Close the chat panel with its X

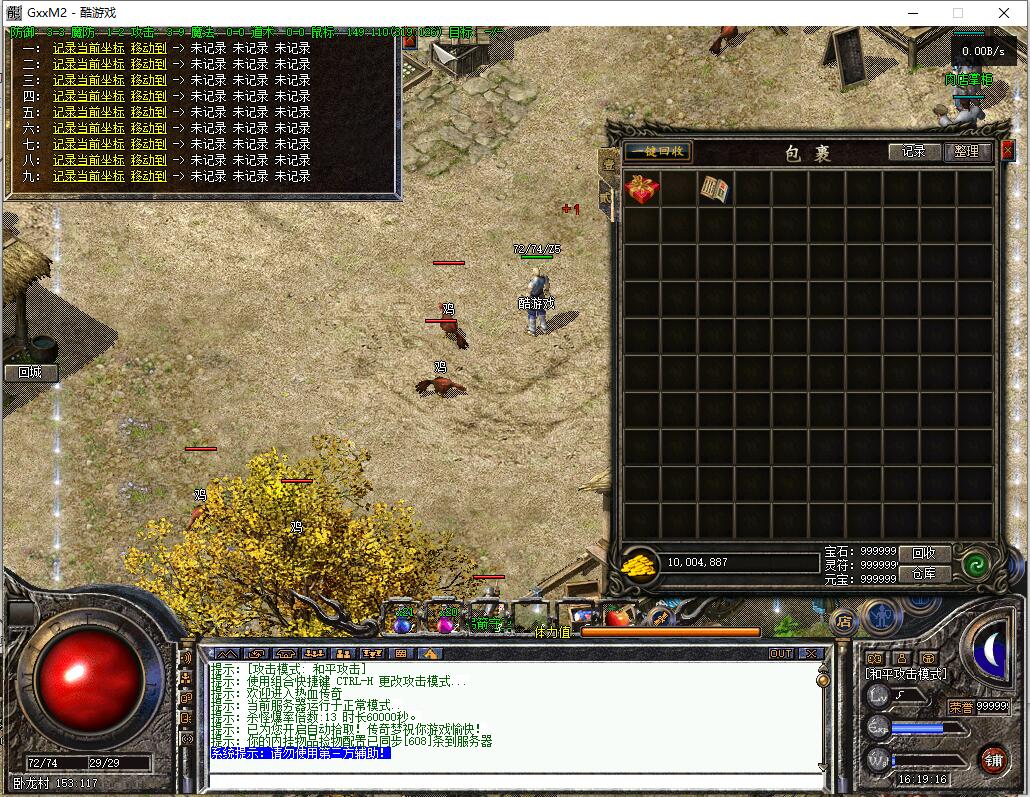coord(810,654)
